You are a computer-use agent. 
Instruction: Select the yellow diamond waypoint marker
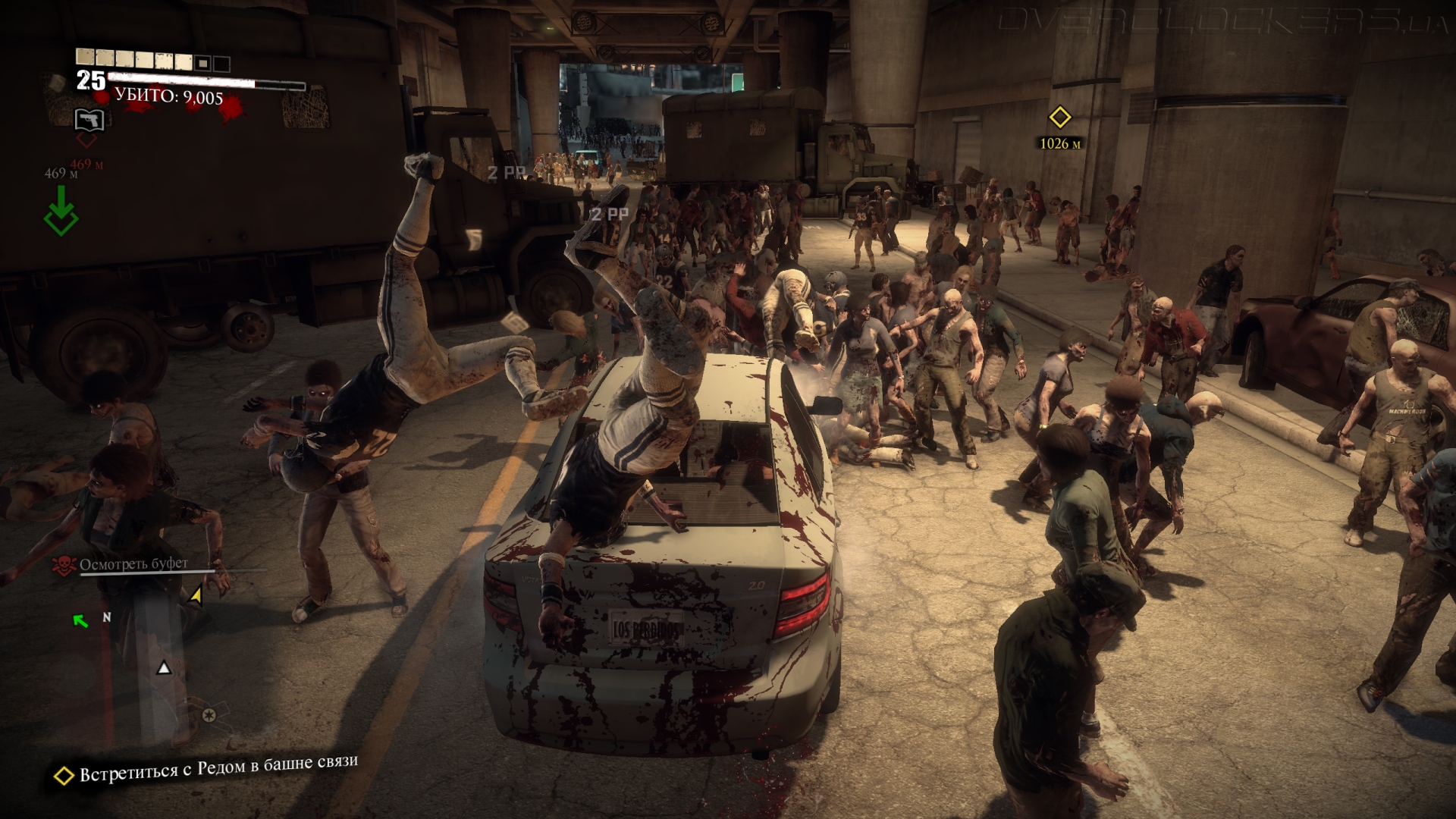(x=1059, y=118)
